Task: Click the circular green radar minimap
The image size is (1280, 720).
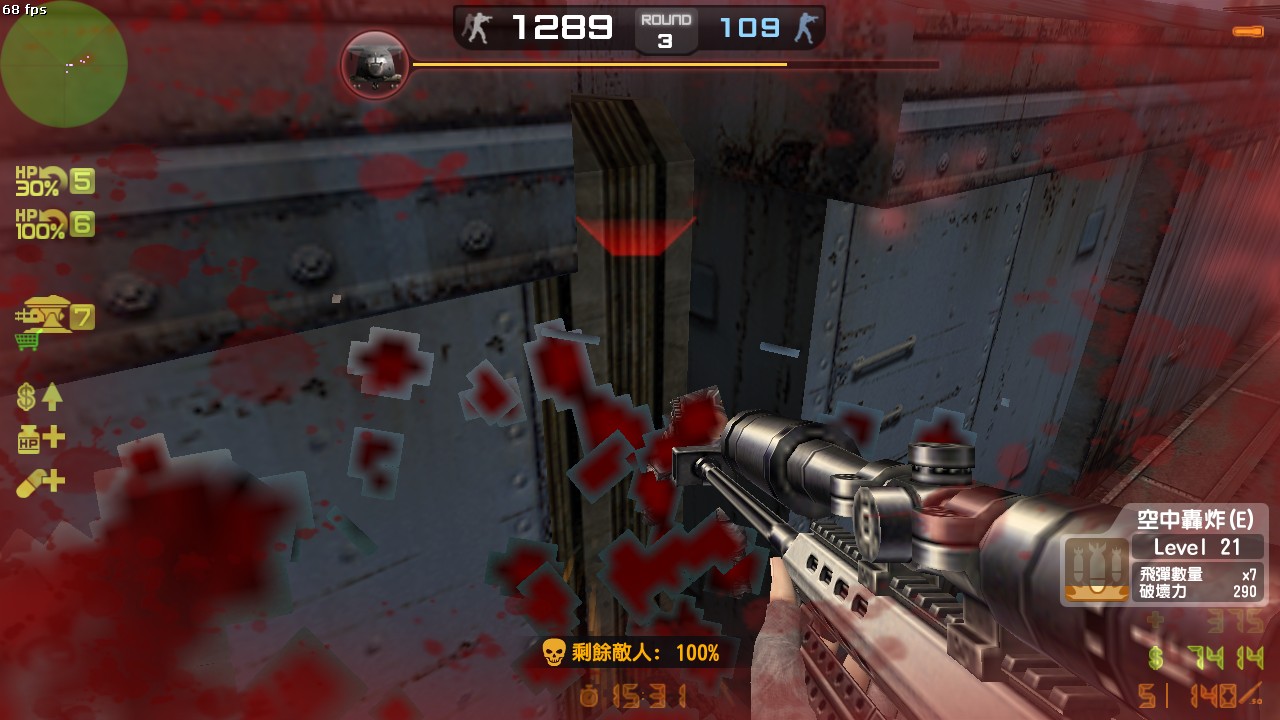Action: [x=64, y=65]
